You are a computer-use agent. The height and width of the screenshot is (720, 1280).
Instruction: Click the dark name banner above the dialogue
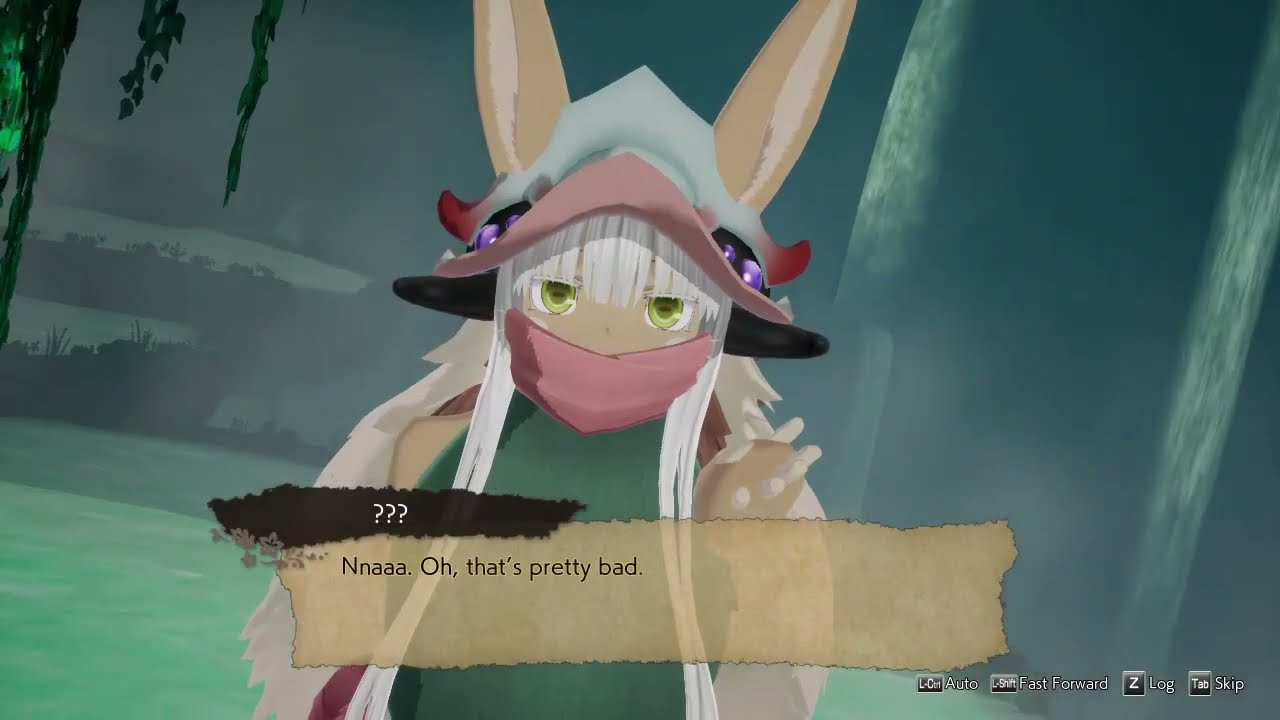tap(397, 513)
